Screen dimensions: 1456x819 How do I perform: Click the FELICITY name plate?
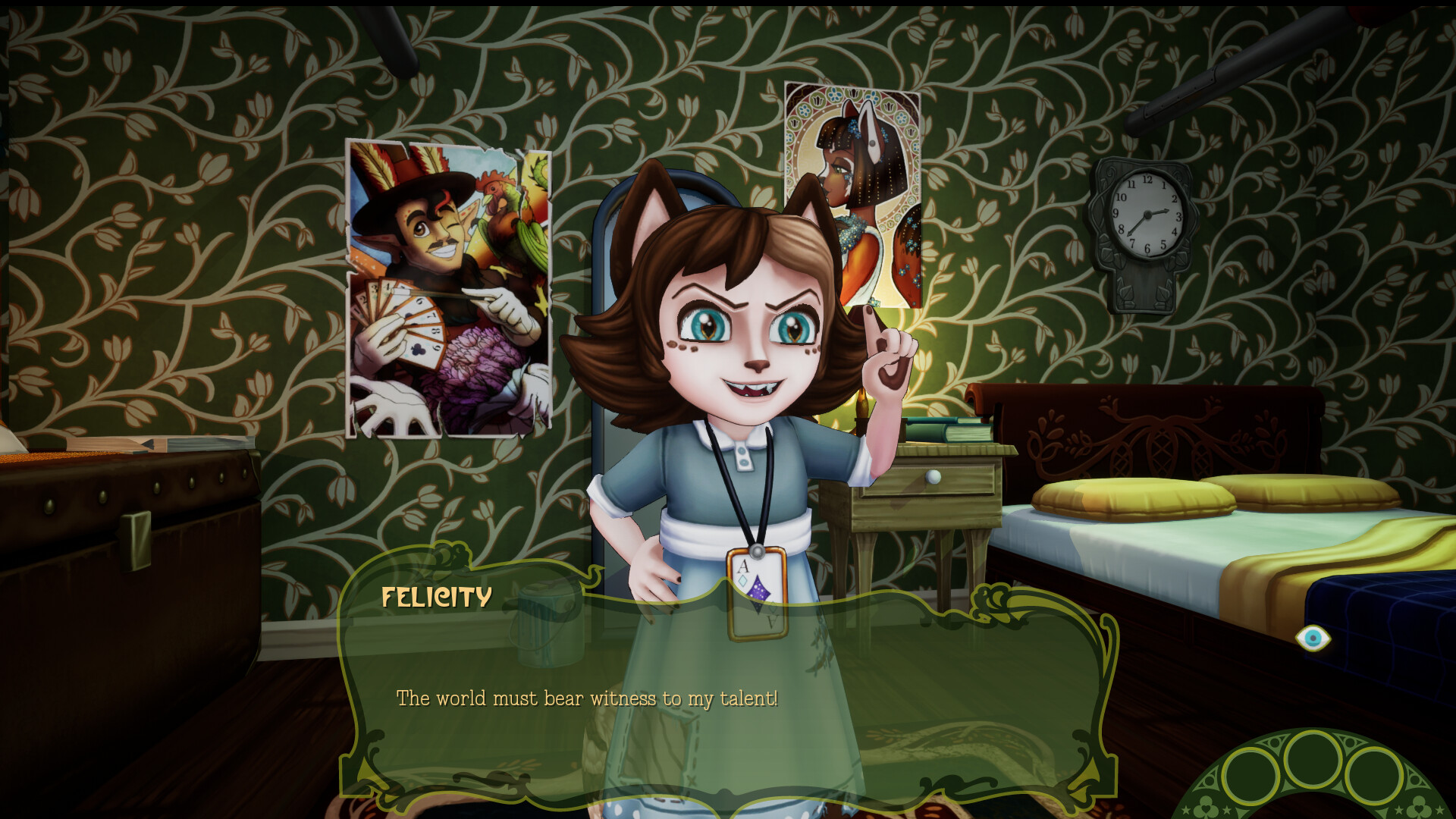tap(435, 598)
